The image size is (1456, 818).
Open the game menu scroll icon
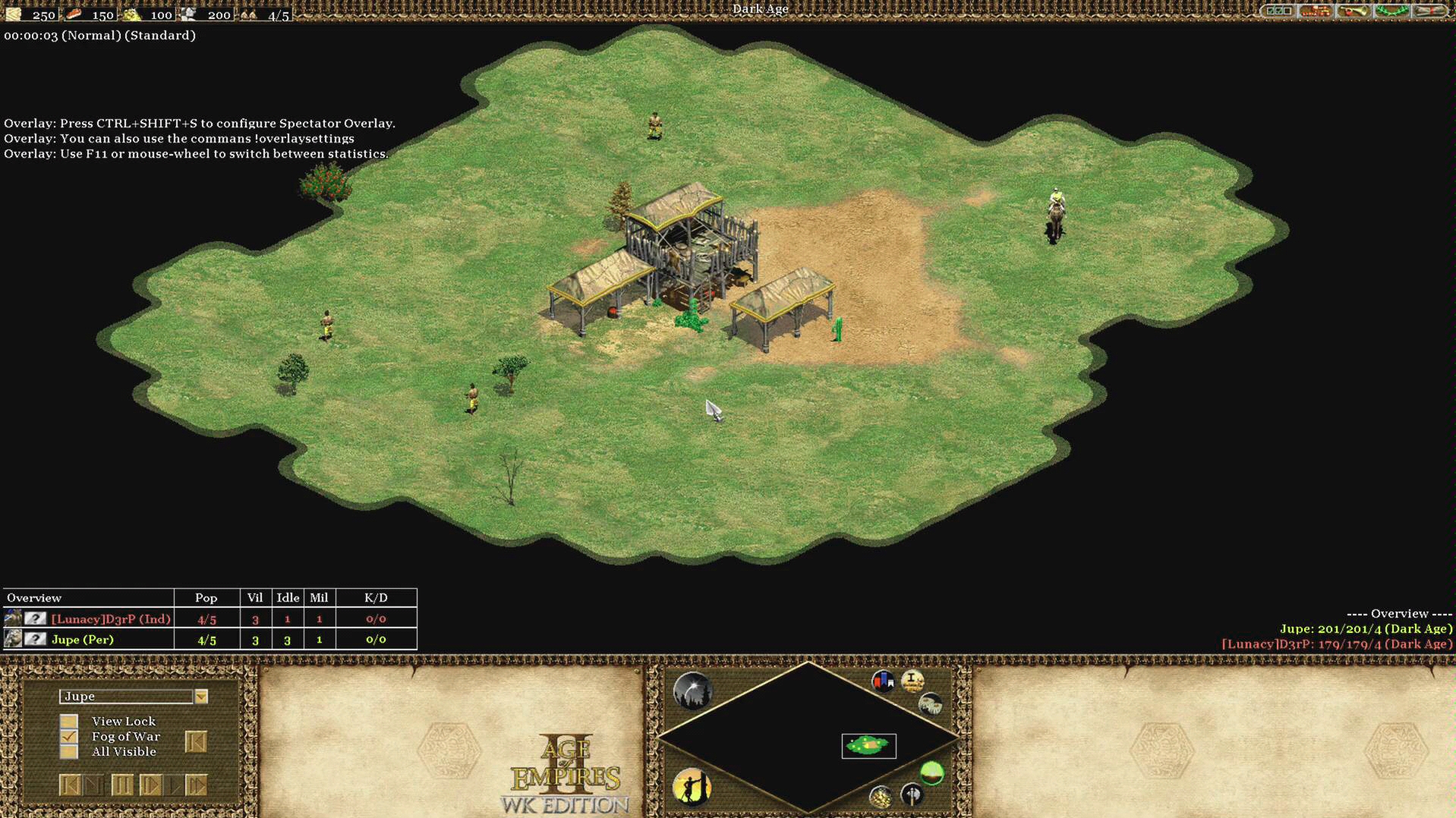click(1429, 11)
